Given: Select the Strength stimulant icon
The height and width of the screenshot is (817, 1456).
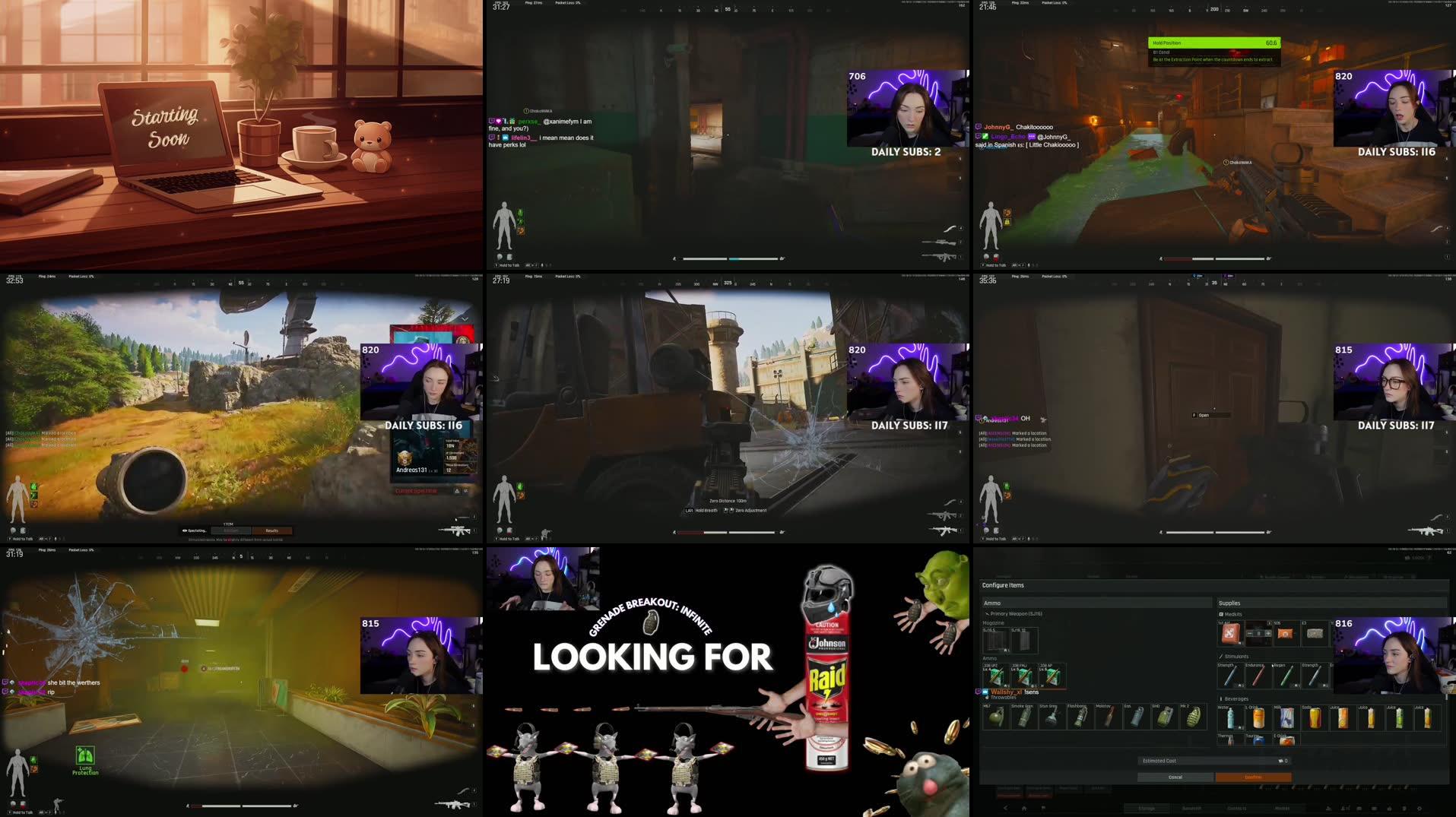Looking at the screenshot, I should 1229,676.
